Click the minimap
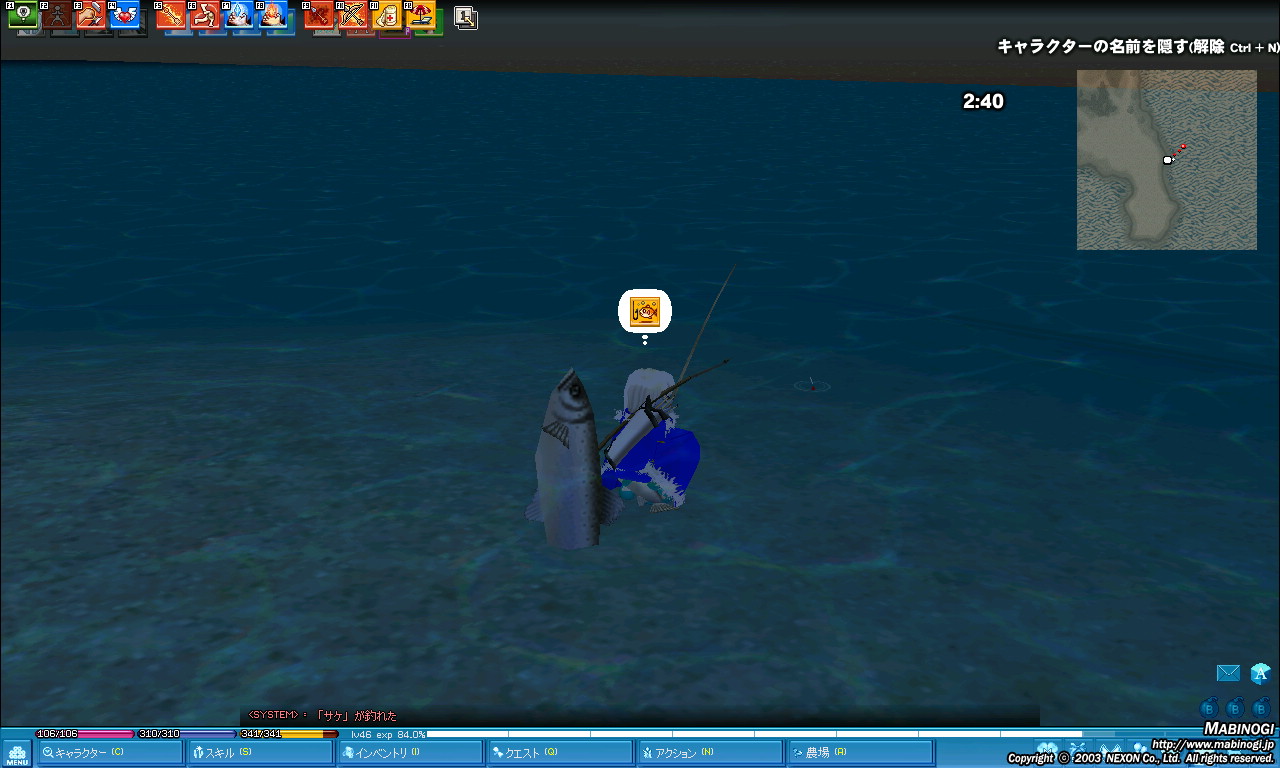Image resolution: width=1280 pixels, height=768 pixels. tap(1166, 160)
